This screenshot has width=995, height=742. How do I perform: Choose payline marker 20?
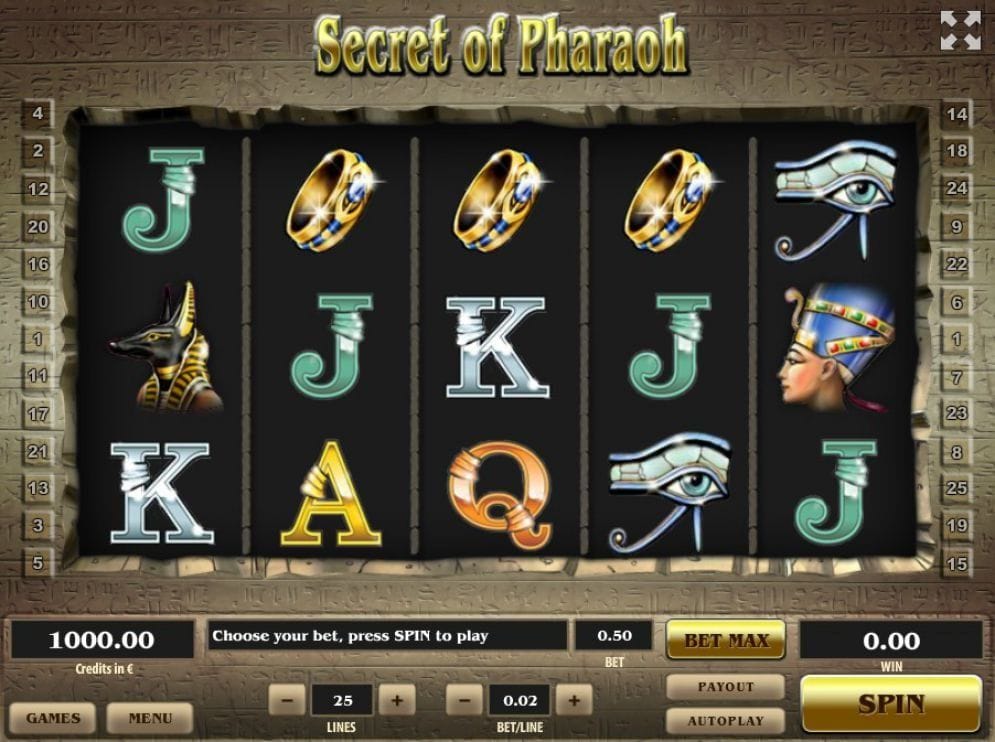[38, 227]
